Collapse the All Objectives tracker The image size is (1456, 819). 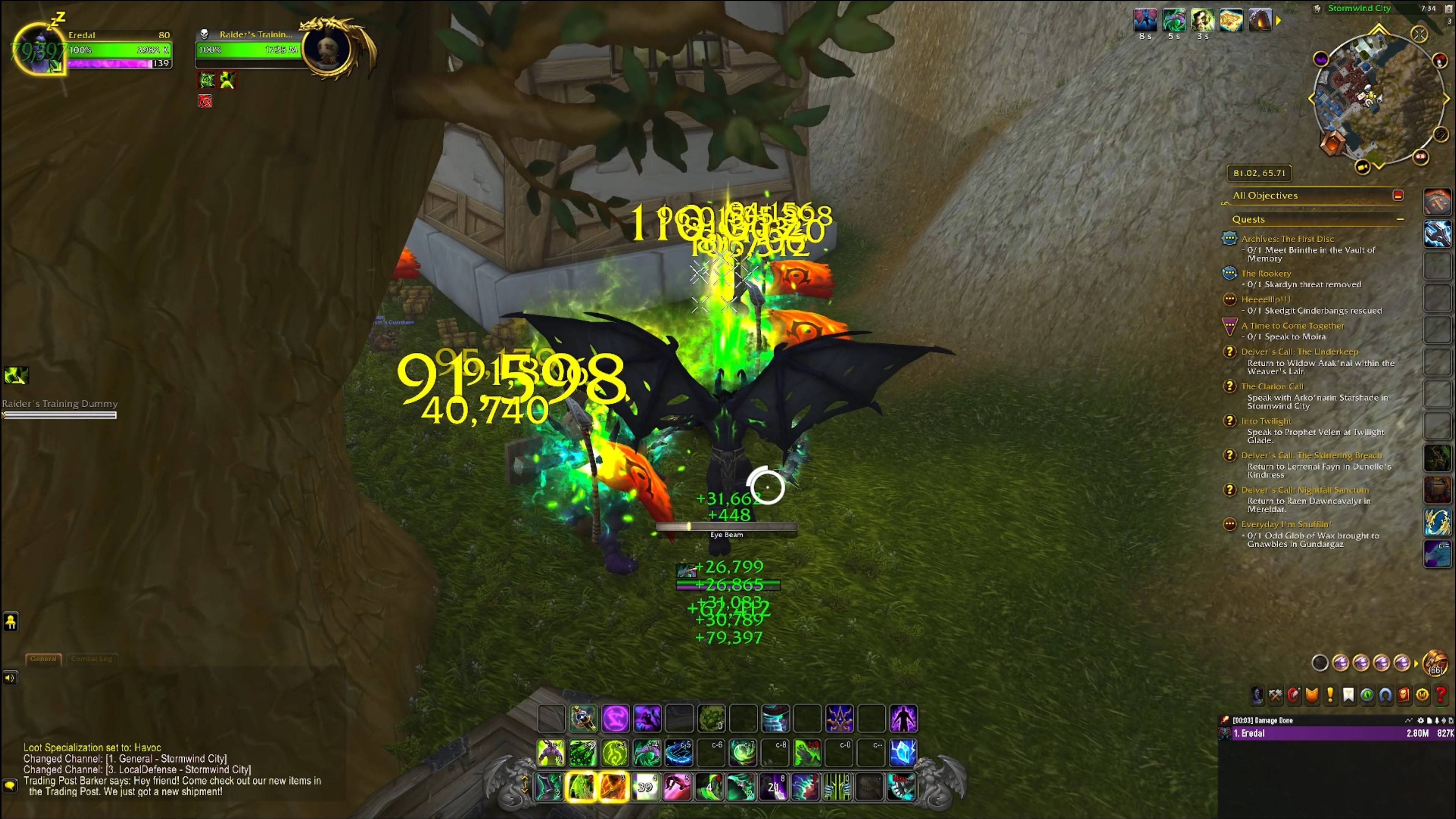click(x=1398, y=195)
